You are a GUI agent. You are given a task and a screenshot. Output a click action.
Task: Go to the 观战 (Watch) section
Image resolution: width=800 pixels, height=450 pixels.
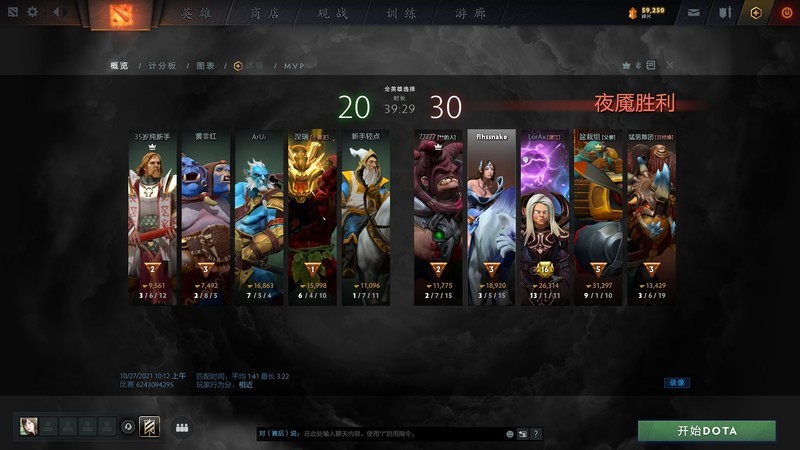(336, 14)
